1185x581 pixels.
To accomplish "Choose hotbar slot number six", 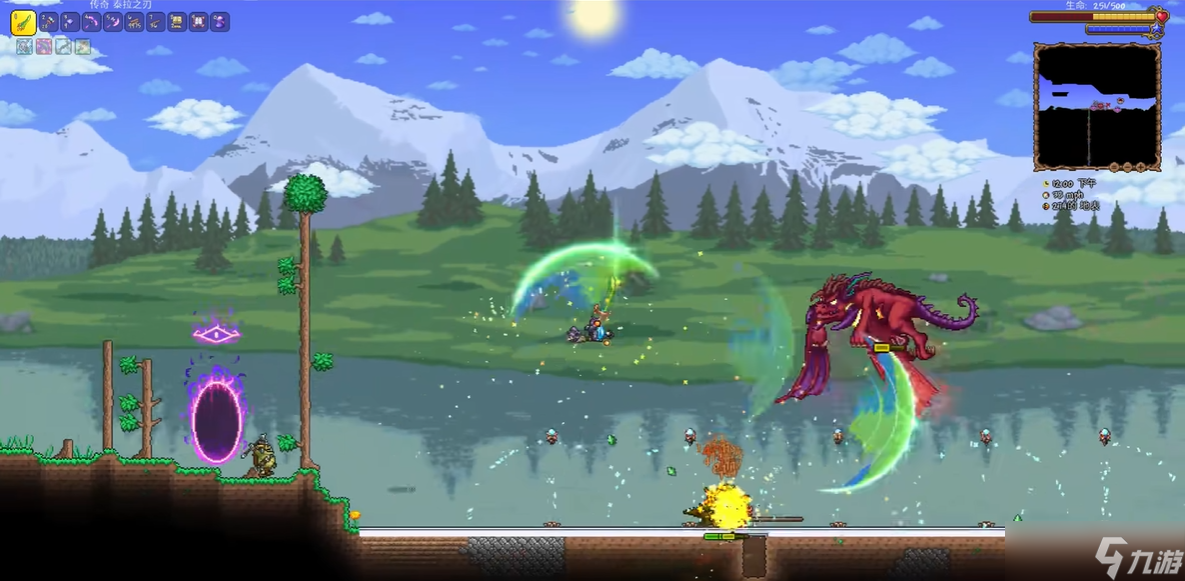I will [x=134, y=22].
